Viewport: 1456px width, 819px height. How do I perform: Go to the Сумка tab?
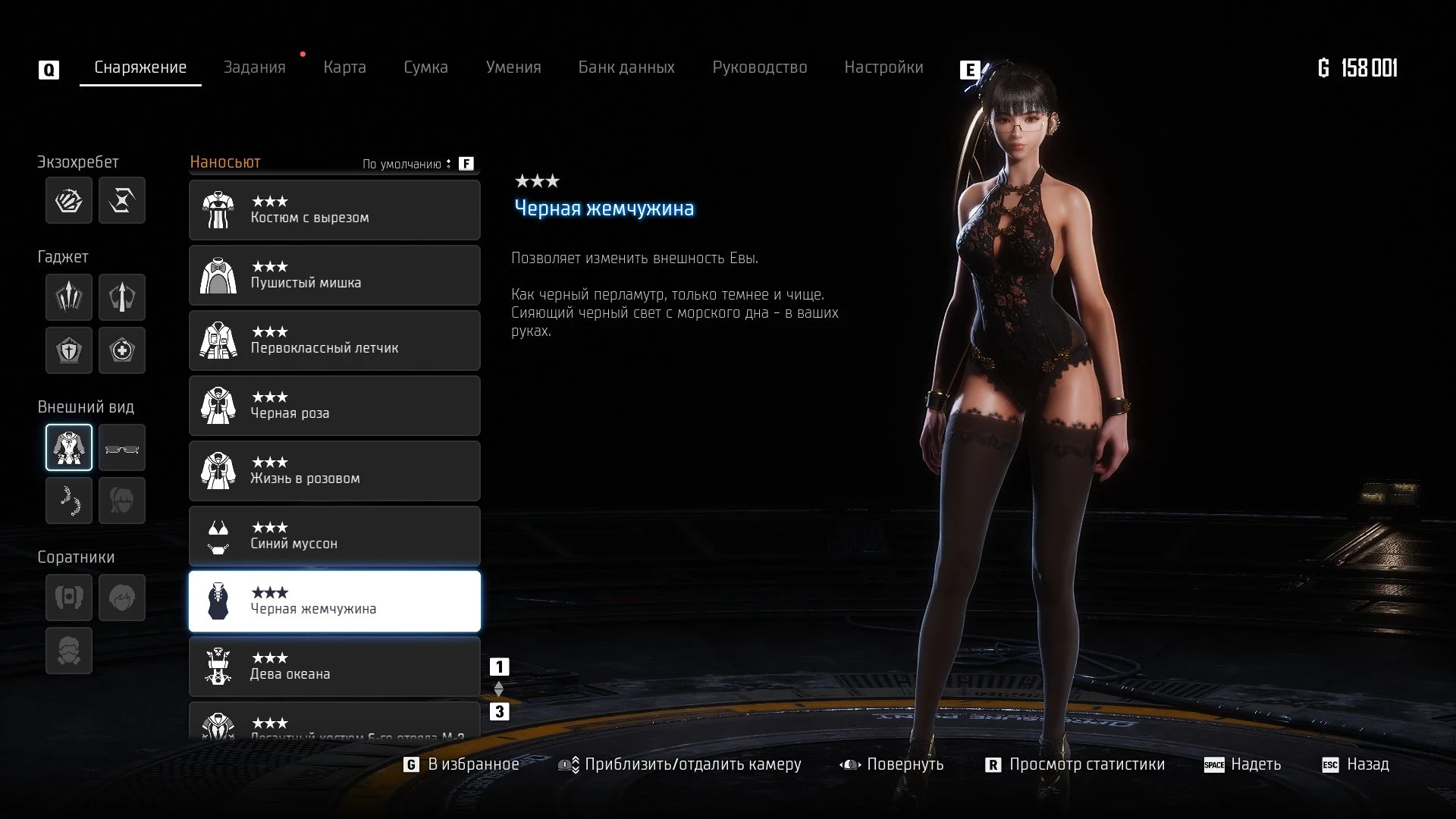pyautogui.click(x=425, y=67)
